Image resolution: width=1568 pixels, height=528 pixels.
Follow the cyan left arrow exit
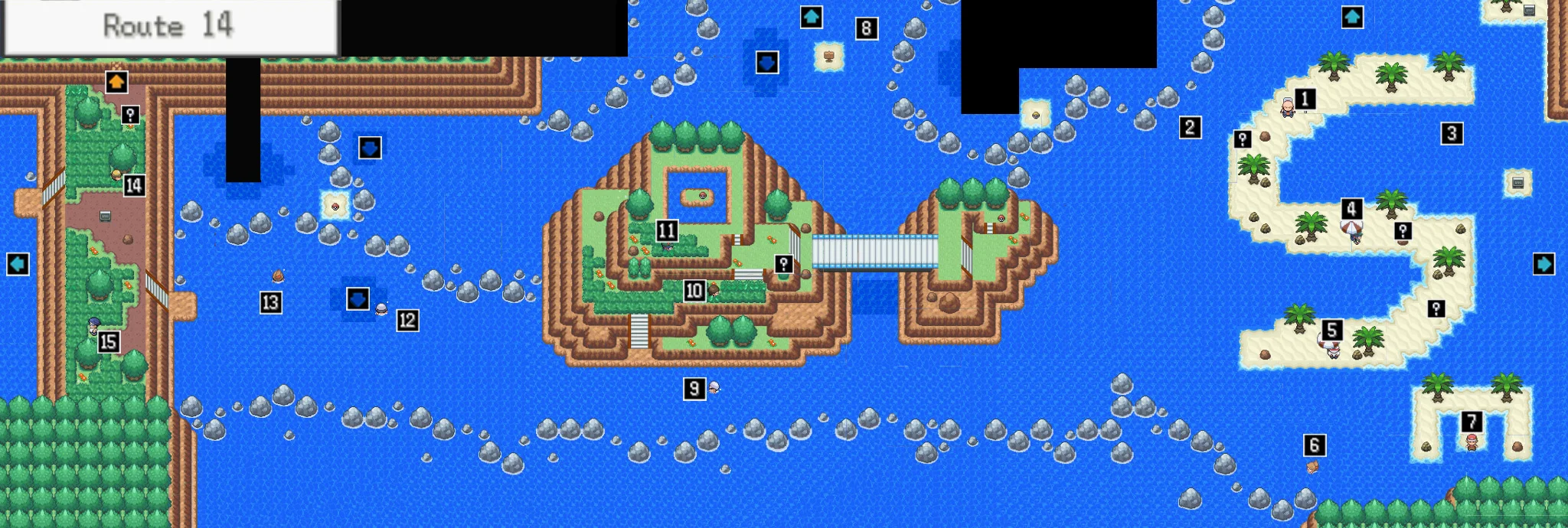pyautogui.click(x=18, y=264)
